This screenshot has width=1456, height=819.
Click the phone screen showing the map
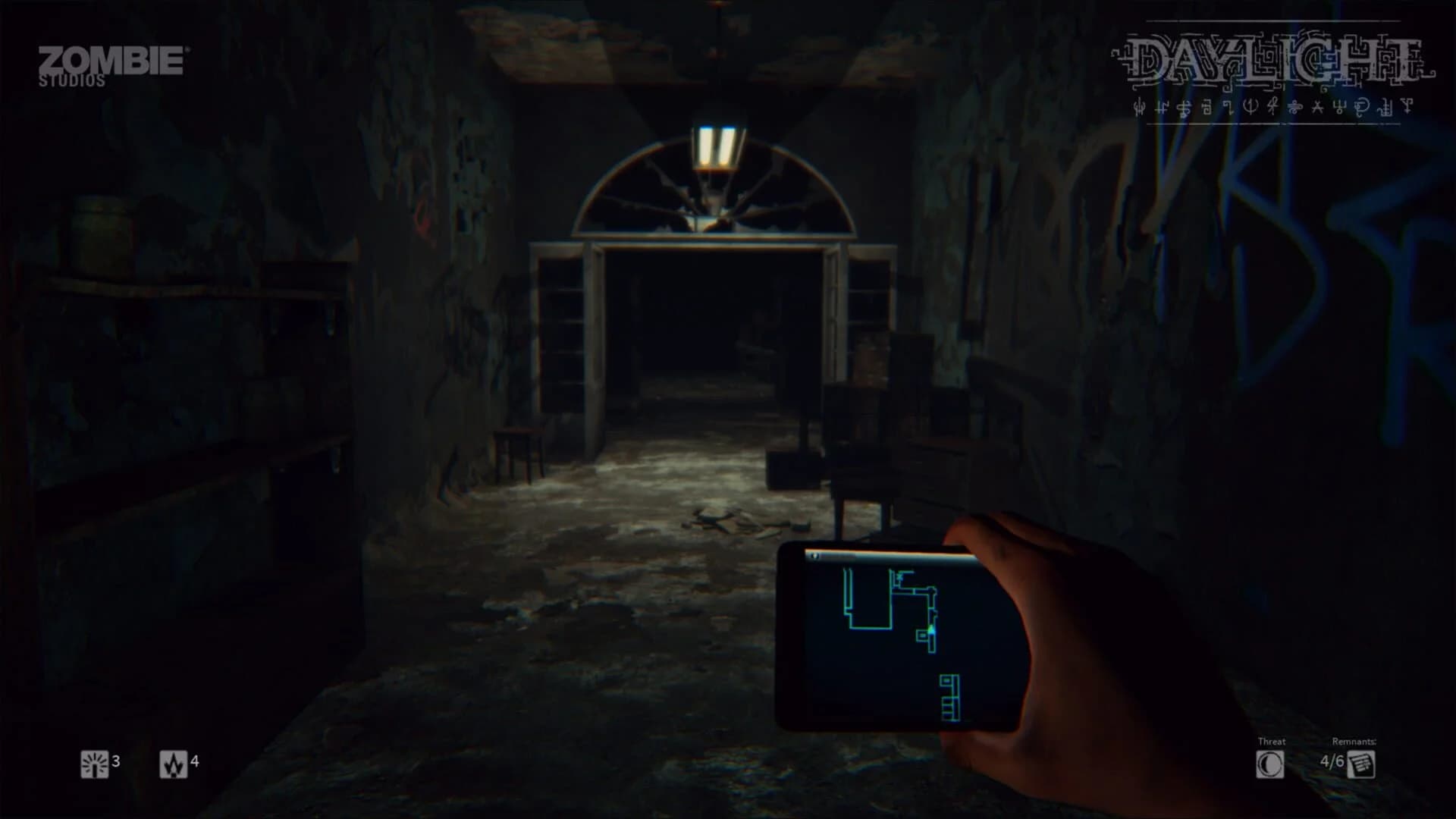point(883,637)
